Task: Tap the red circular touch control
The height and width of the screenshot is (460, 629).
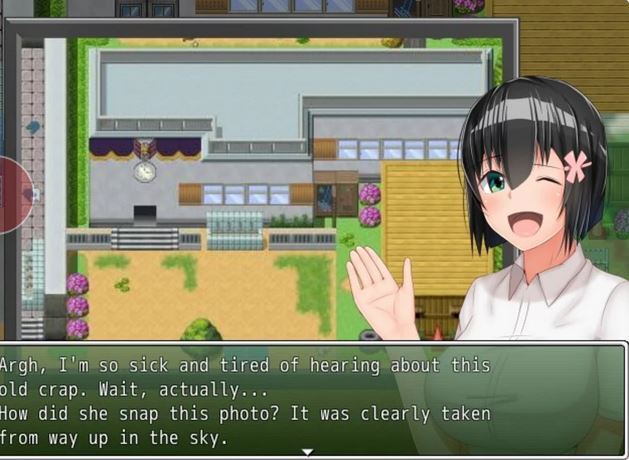Action: click(x=12, y=194)
